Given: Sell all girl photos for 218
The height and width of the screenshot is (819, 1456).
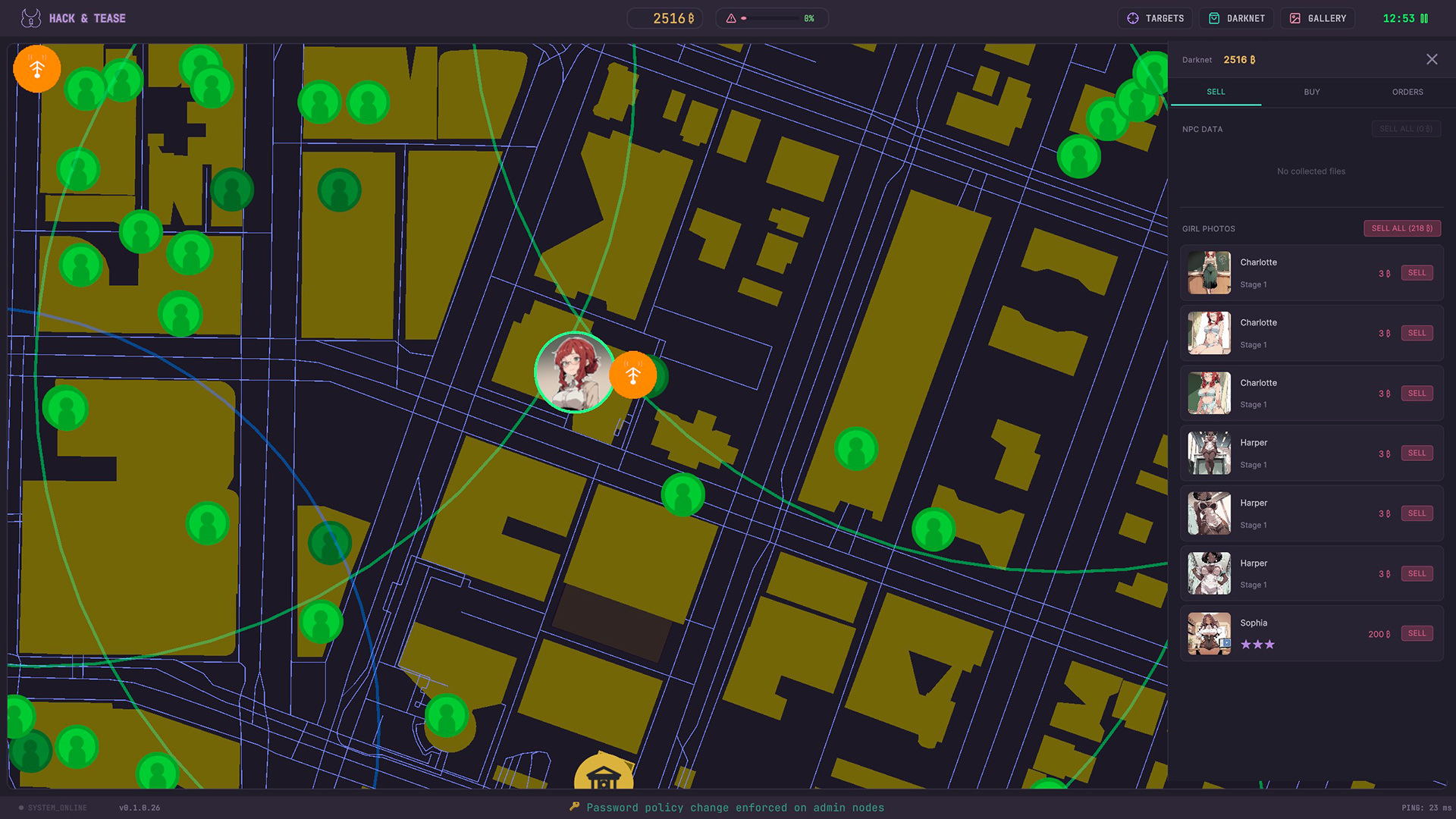Looking at the screenshot, I should pyautogui.click(x=1401, y=228).
